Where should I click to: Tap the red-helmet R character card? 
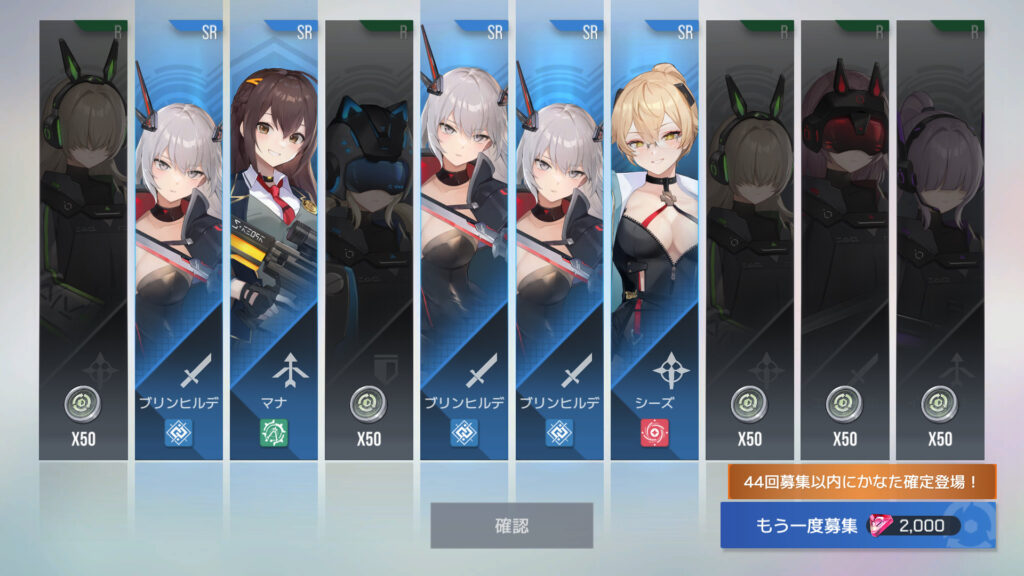[844, 240]
